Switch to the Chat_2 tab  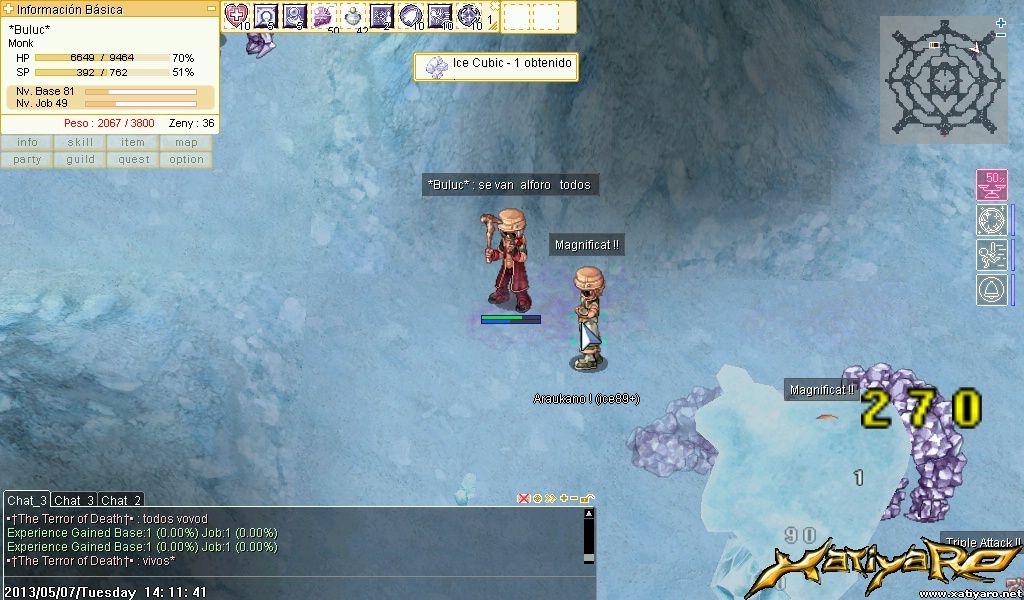coord(121,500)
